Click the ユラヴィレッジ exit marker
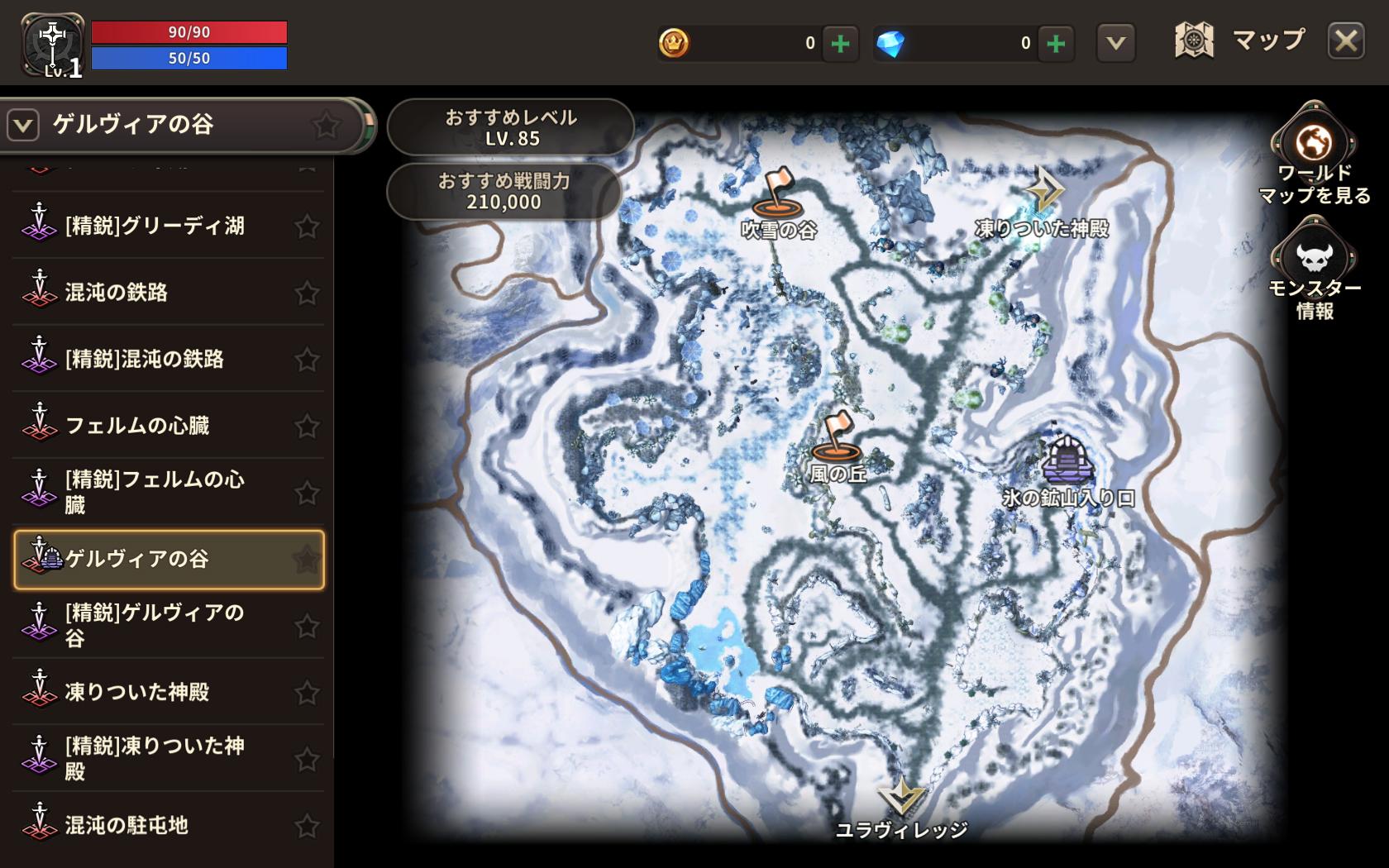1389x868 pixels. pos(901,798)
